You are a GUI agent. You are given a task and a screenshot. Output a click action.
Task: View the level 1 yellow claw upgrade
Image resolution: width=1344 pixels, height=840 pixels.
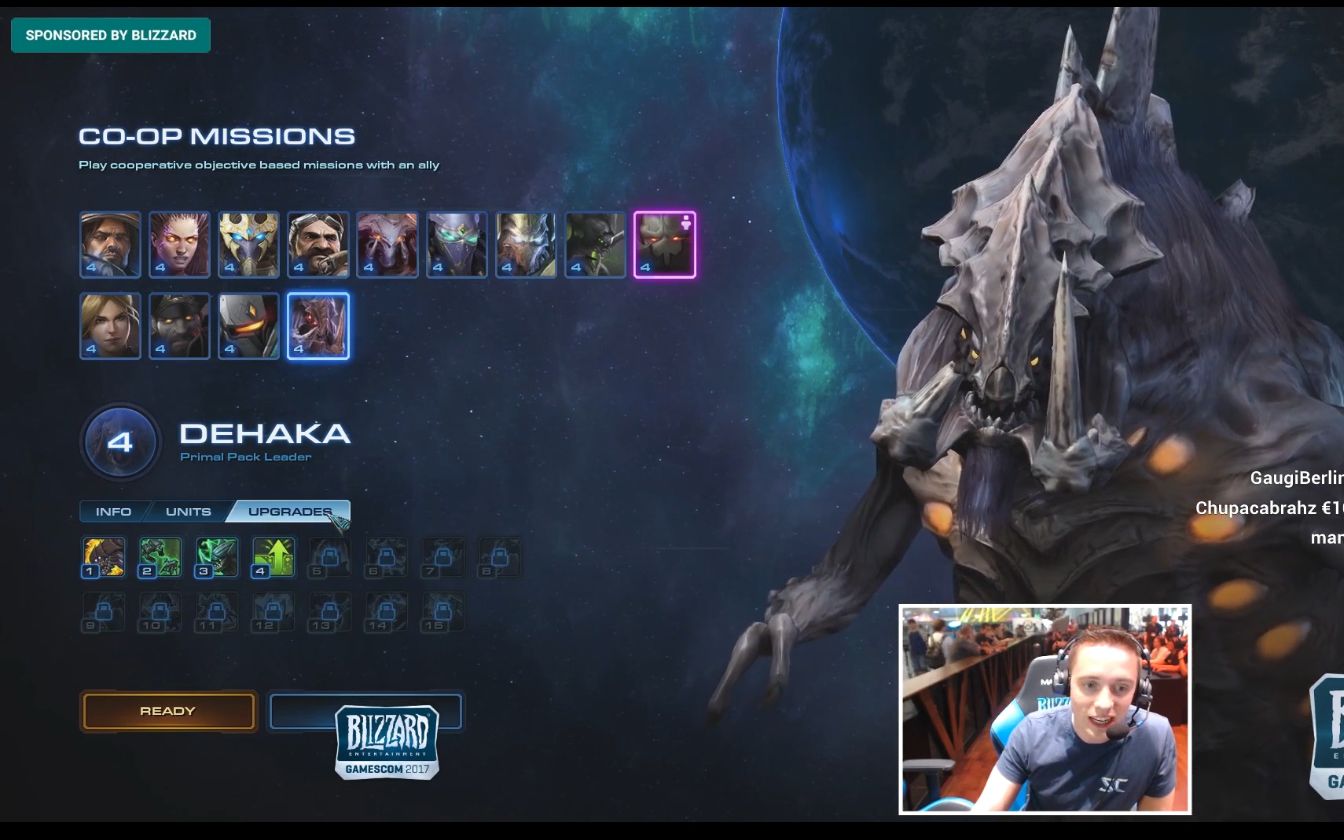104,557
